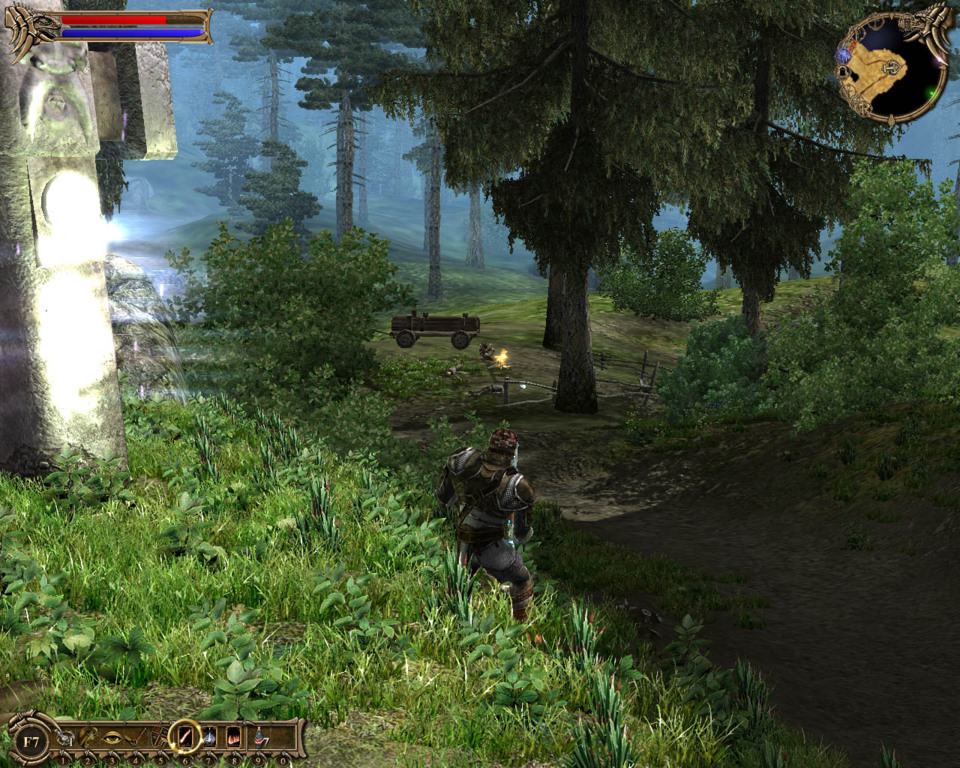Viewport: 960px width, 768px height.
Task: Select the horn icon in hotbar slot 2
Action: pos(87,737)
